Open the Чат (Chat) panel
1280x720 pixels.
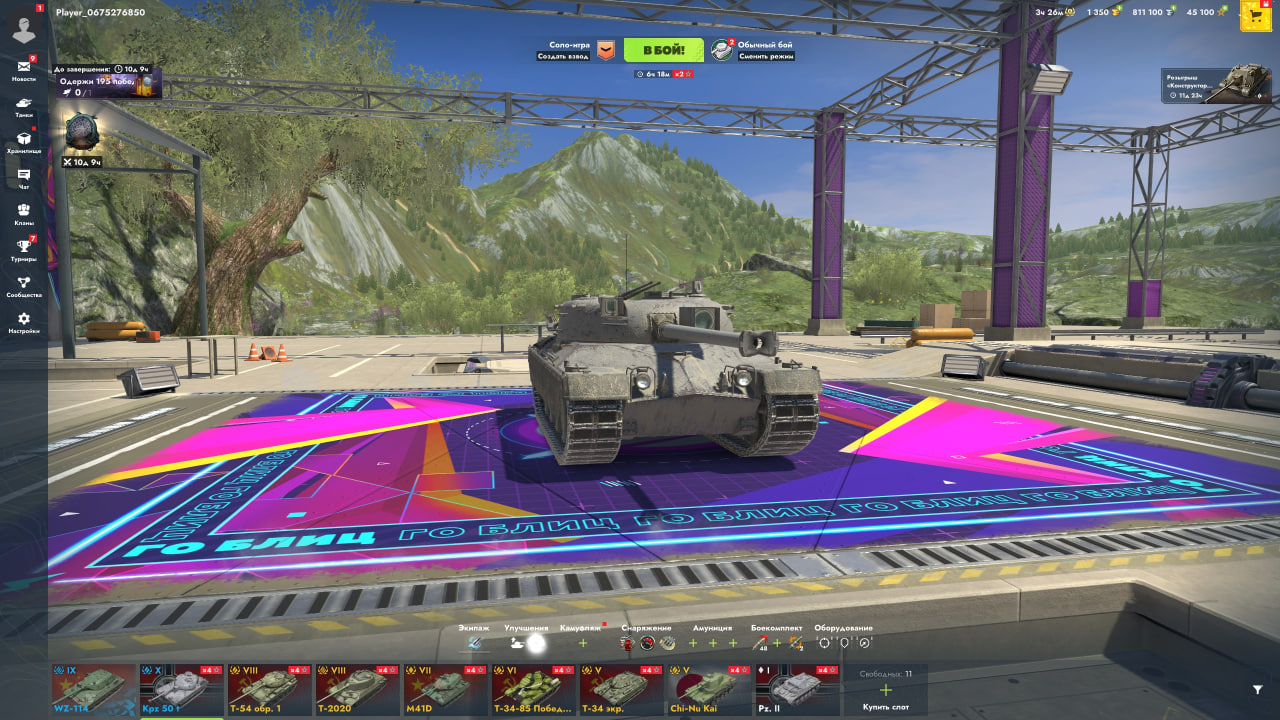tap(23, 178)
